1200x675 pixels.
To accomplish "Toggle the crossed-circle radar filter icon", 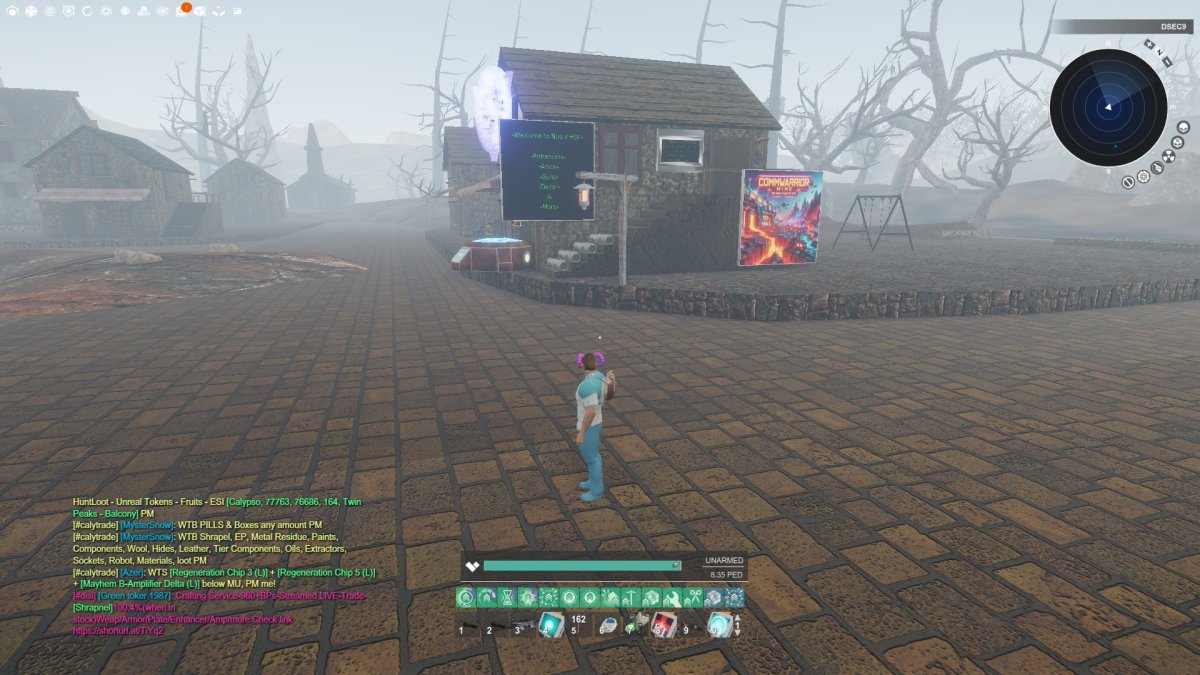I will (1128, 181).
